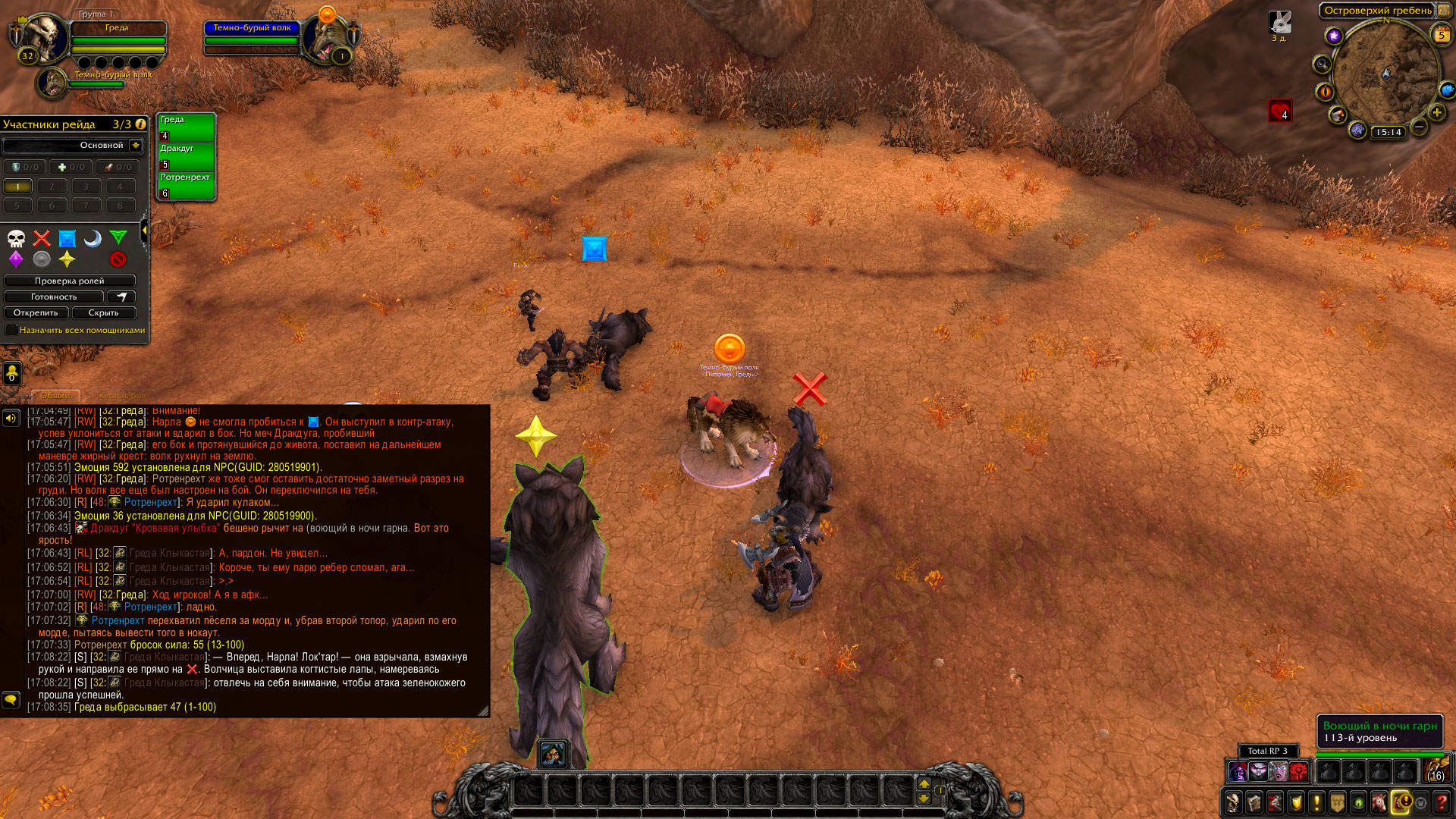
Task: Clear raid markers with the red prohibition icon
Action: pos(118,259)
